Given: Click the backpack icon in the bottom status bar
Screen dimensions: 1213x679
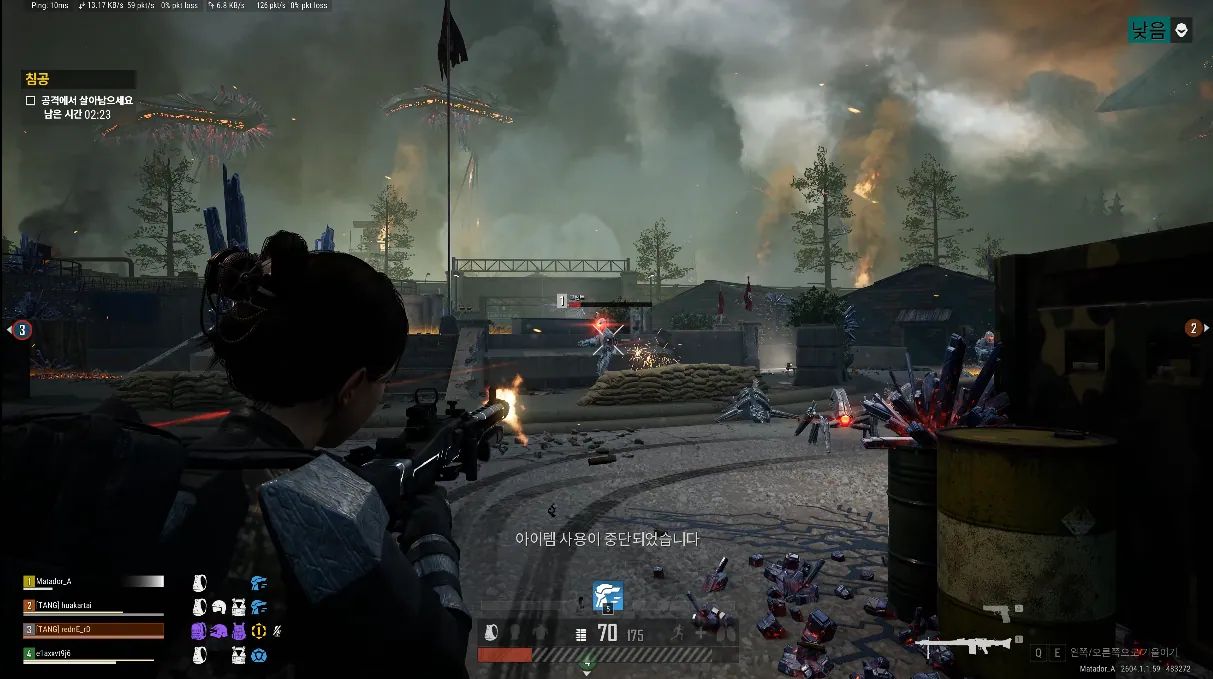Looking at the screenshot, I should tap(491, 633).
